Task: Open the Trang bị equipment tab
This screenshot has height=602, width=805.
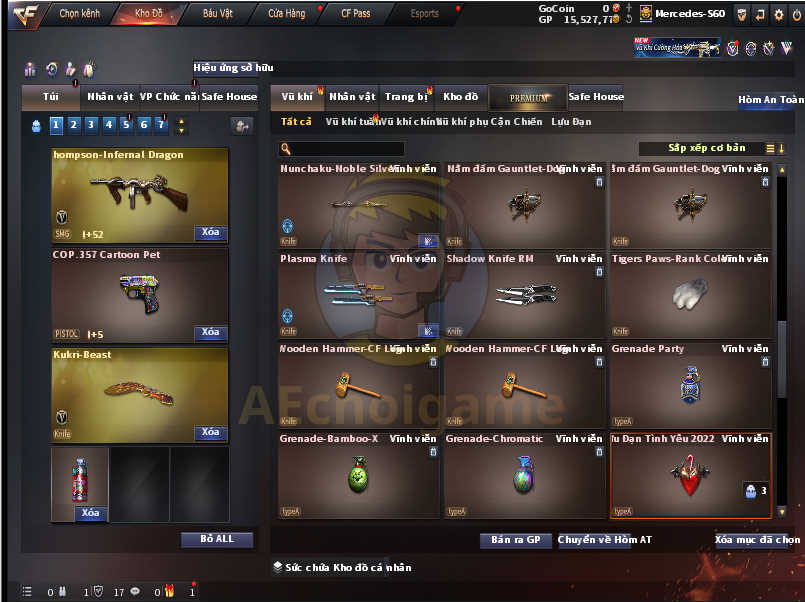Action: pyautogui.click(x=406, y=97)
